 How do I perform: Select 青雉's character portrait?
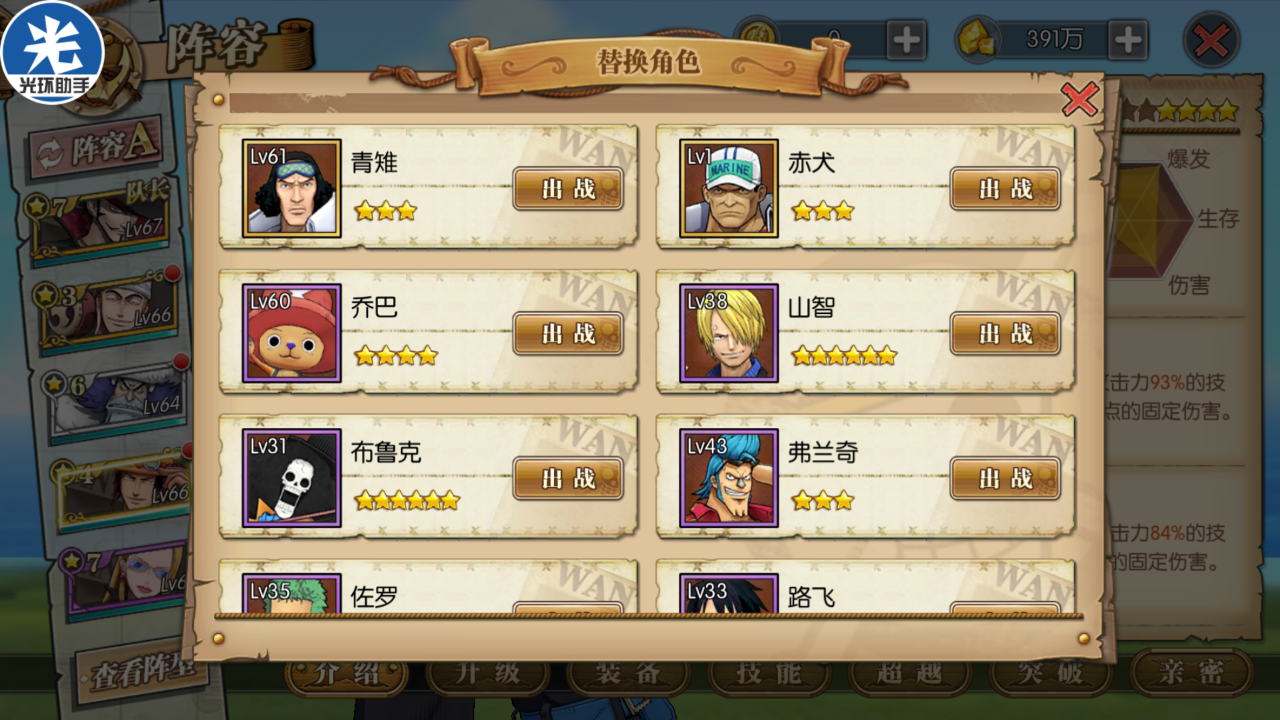(x=292, y=188)
